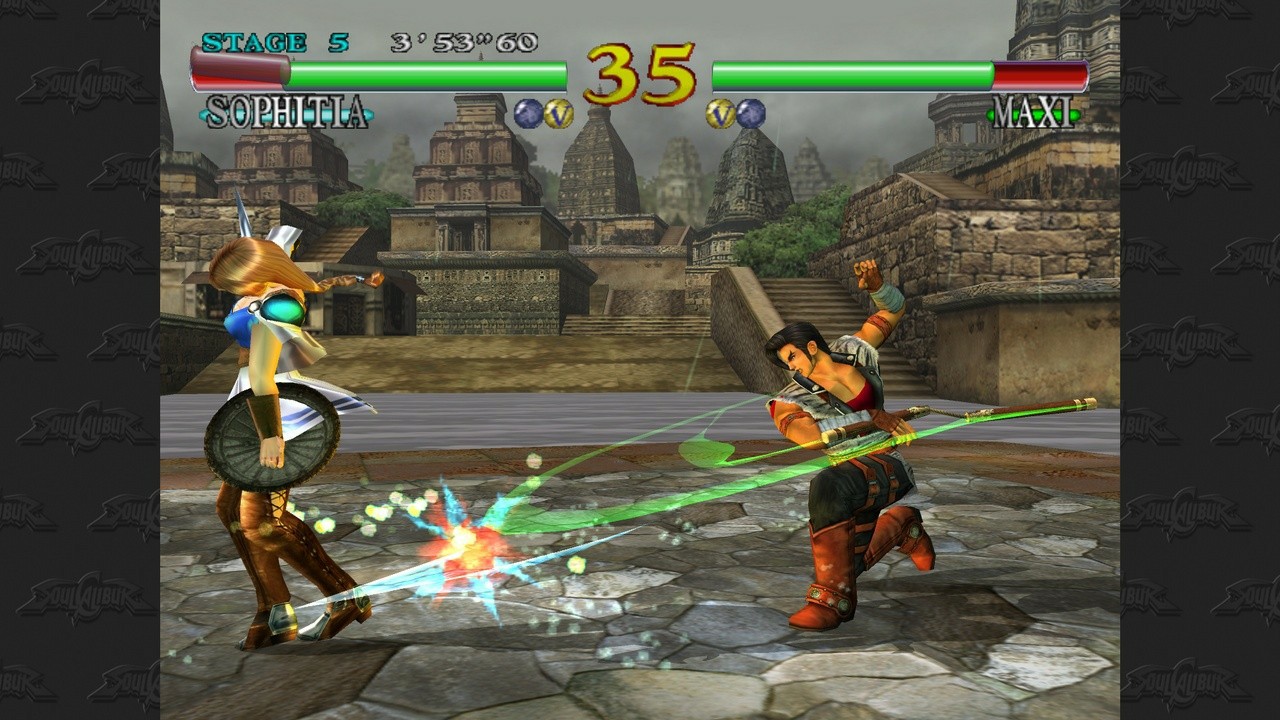Click Sophitia's unfilled blue win orb
This screenshot has height=720, width=1280.
pos(527,112)
